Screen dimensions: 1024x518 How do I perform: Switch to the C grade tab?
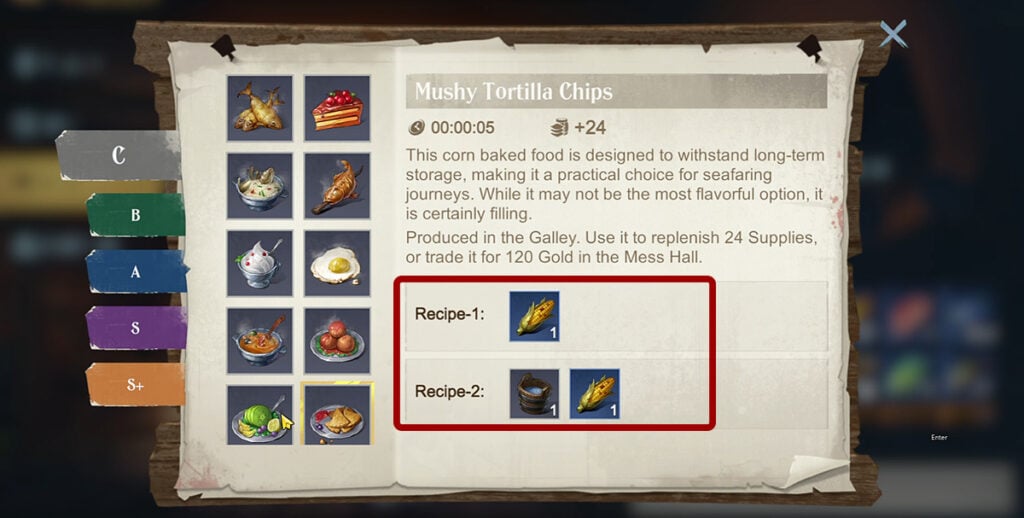click(x=119, y=156)
